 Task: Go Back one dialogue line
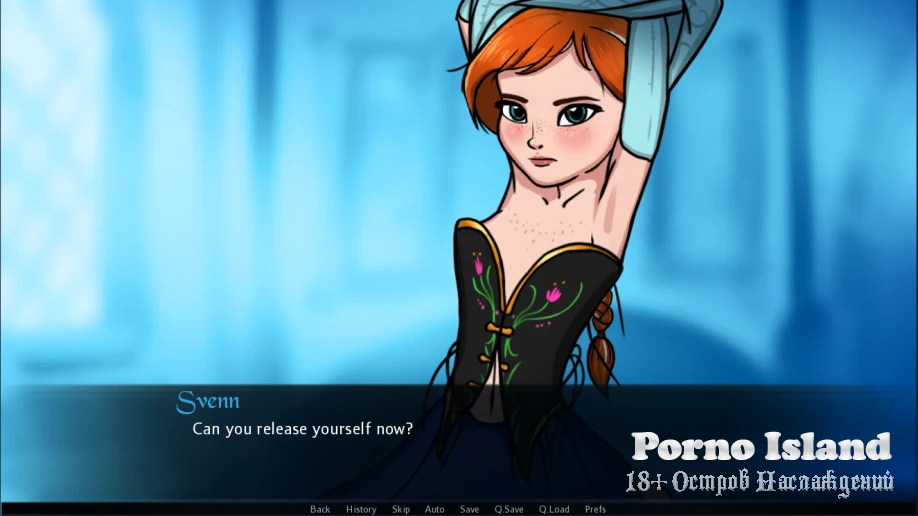click(x=320, y=509)
